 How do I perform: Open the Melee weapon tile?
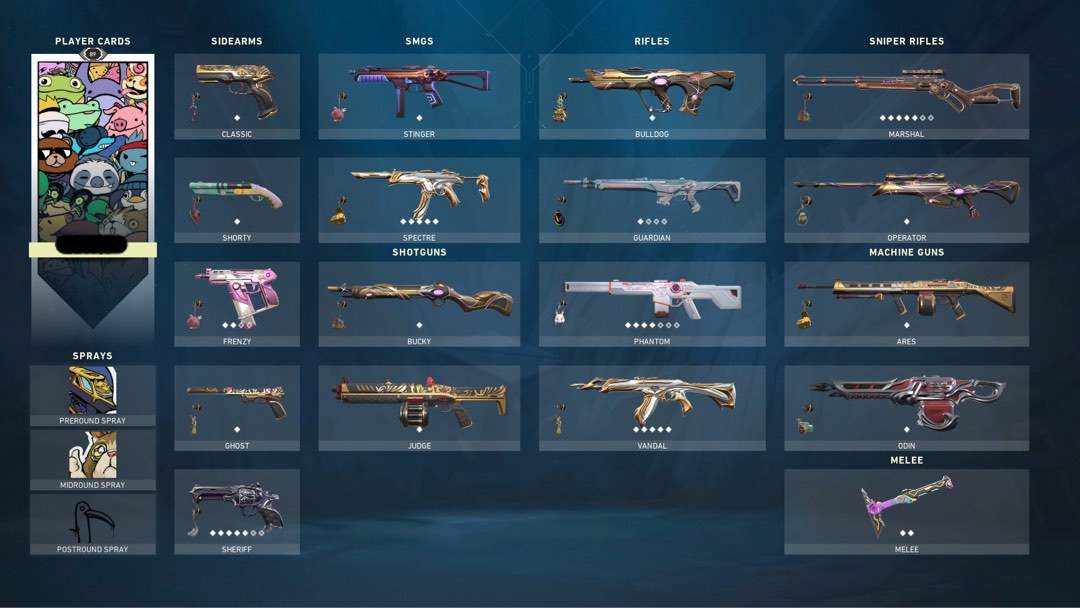pos(906,509)
